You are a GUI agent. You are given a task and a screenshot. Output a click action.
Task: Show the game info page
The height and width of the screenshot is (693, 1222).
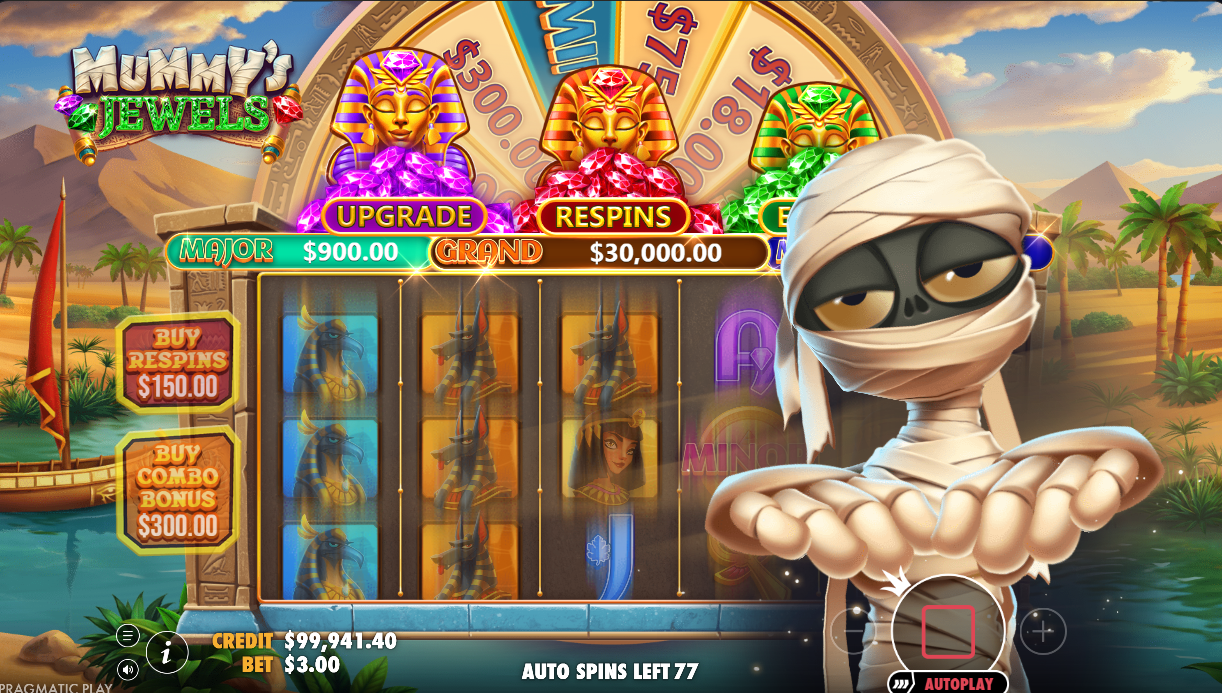167,653
